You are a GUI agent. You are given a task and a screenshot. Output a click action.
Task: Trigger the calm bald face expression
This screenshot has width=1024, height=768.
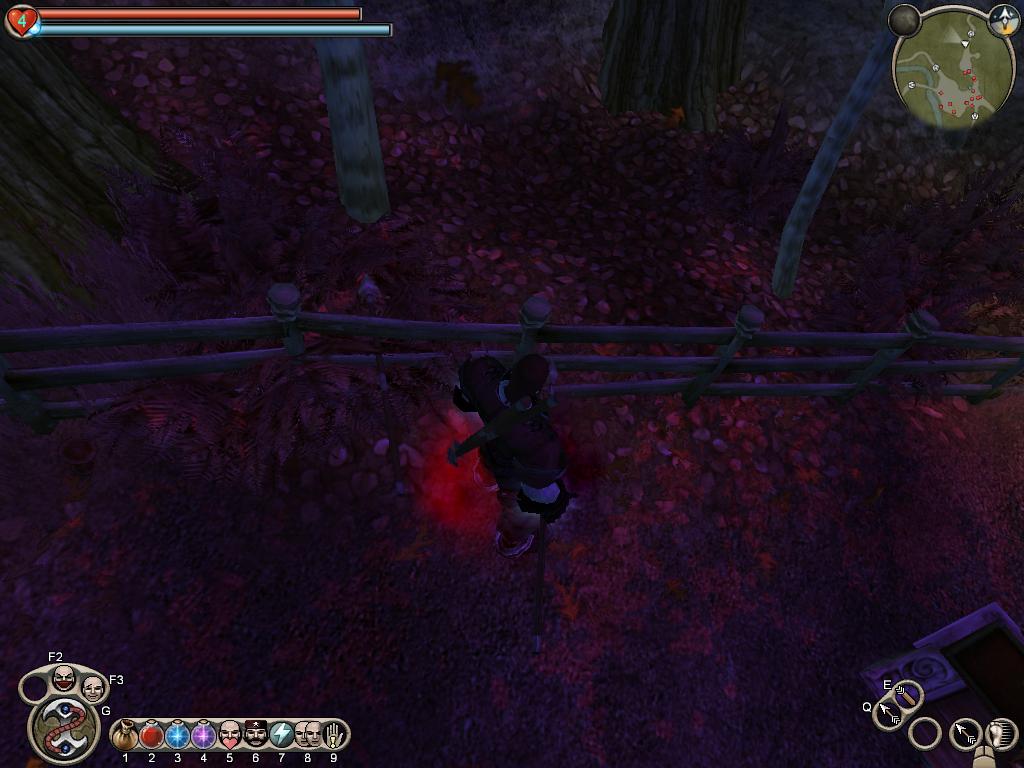click(93, 689)
